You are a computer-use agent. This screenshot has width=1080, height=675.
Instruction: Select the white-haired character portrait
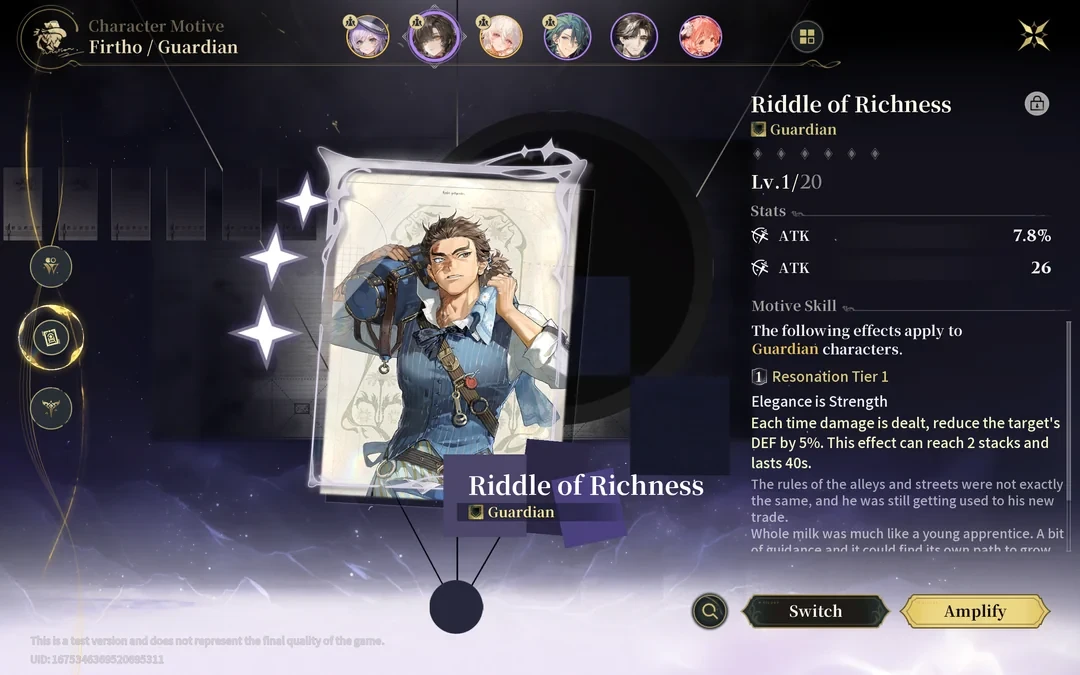[x=500, y=37]
